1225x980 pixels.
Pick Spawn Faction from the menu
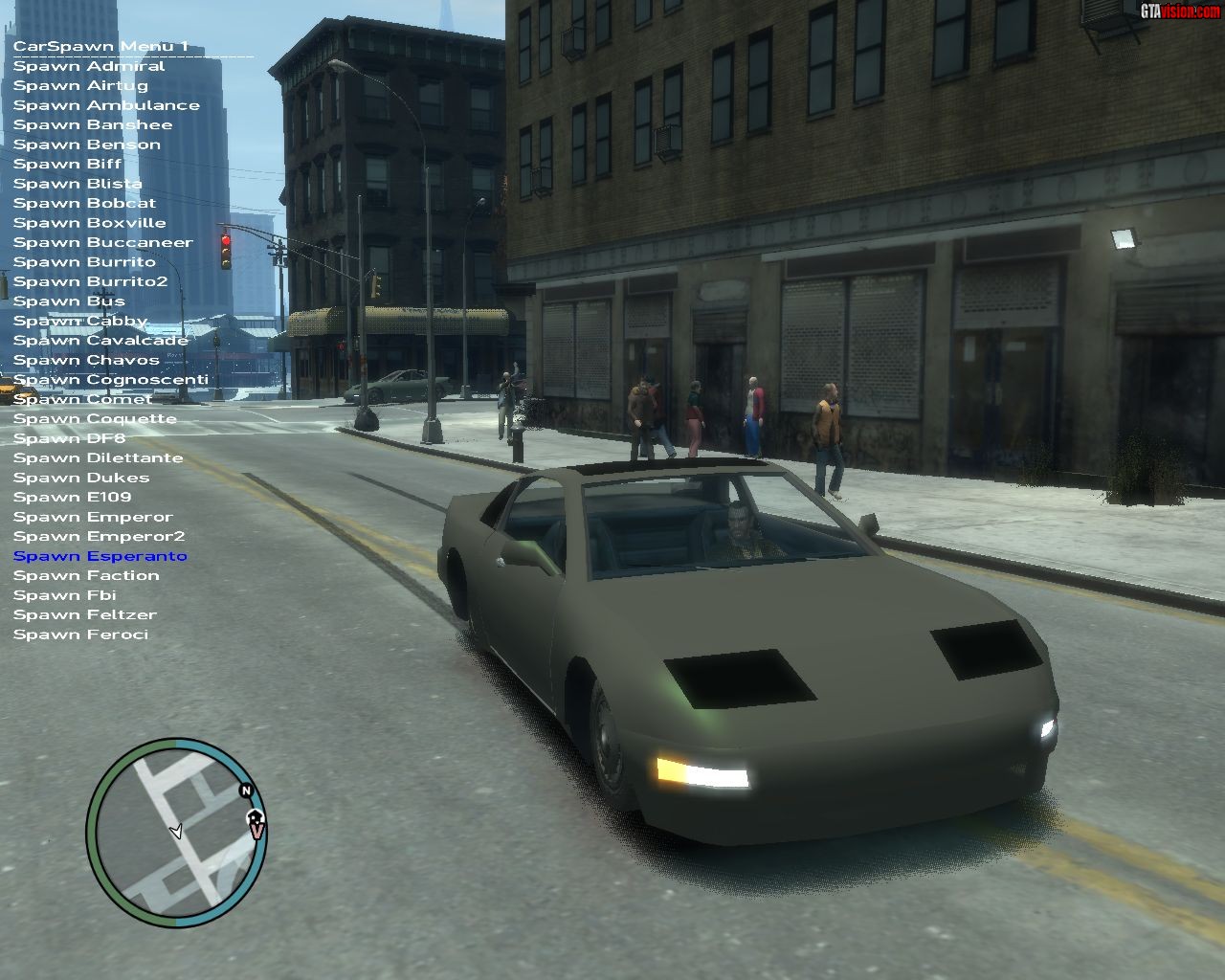click(x=86, y=575)
